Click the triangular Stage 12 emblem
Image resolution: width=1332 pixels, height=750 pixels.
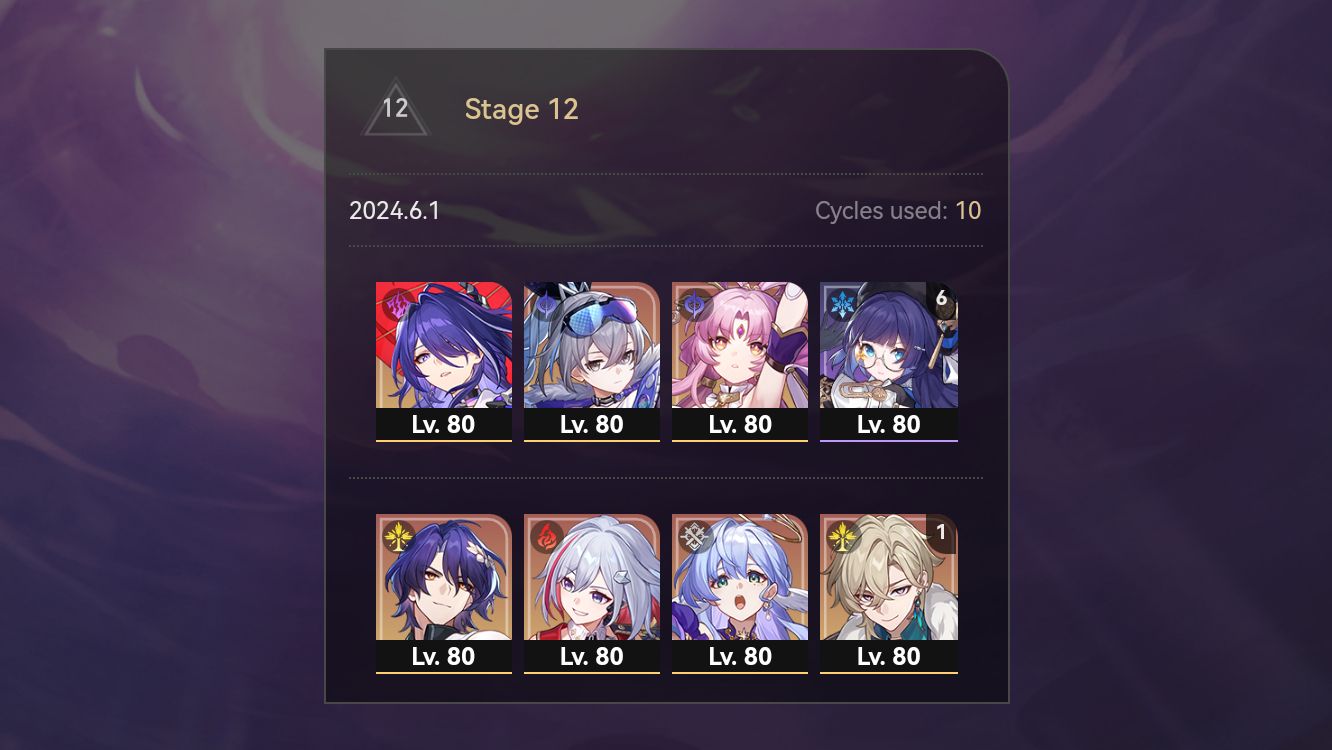coord(395,109)
